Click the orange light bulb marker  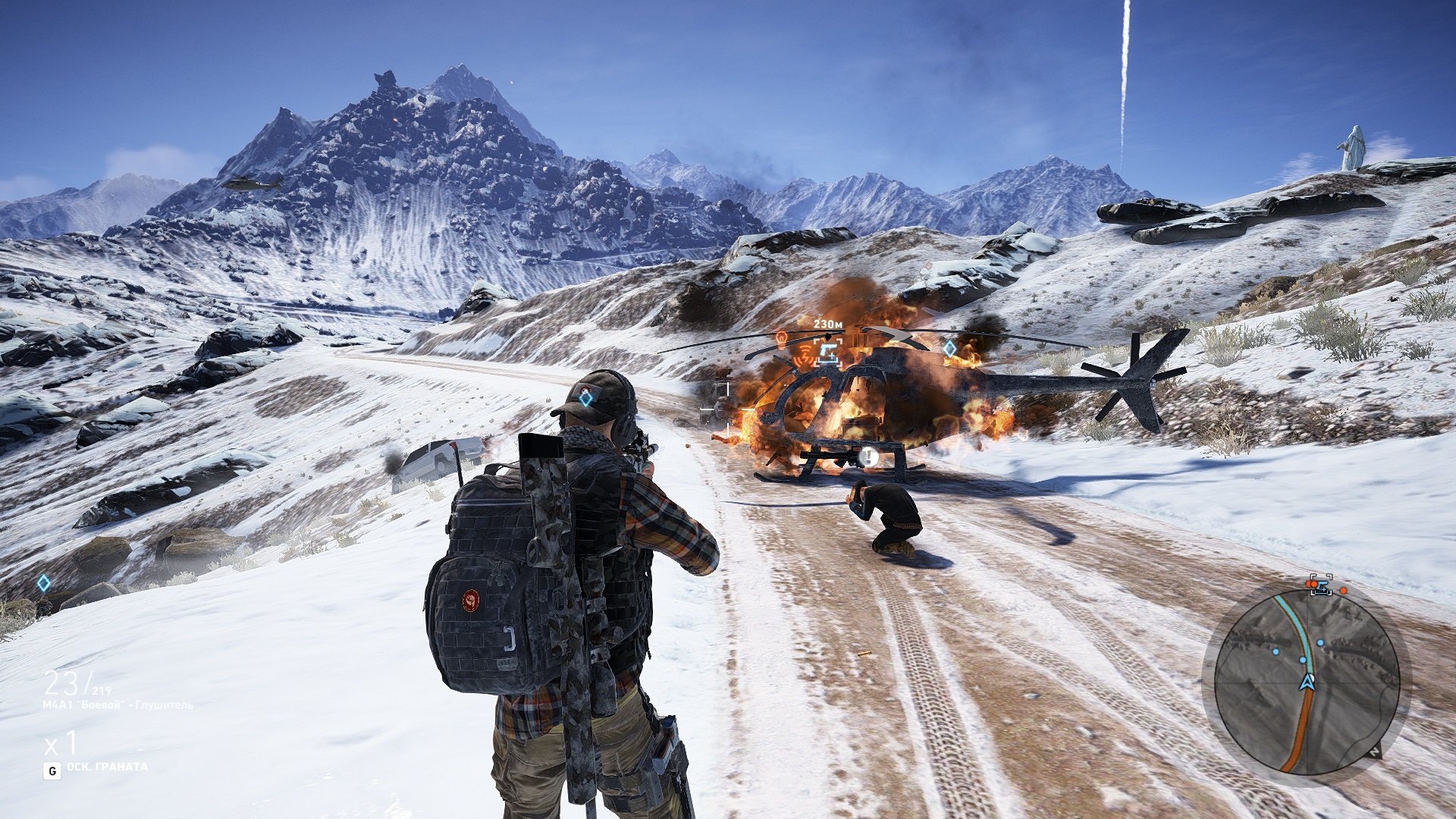point(781,338)
